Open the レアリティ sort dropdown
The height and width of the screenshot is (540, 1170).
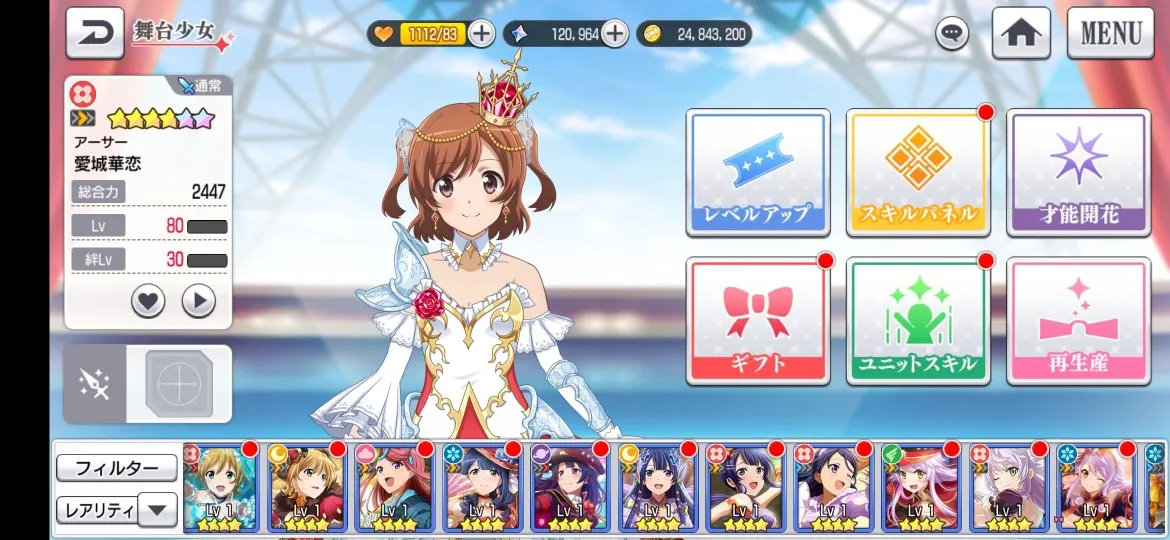116,510
